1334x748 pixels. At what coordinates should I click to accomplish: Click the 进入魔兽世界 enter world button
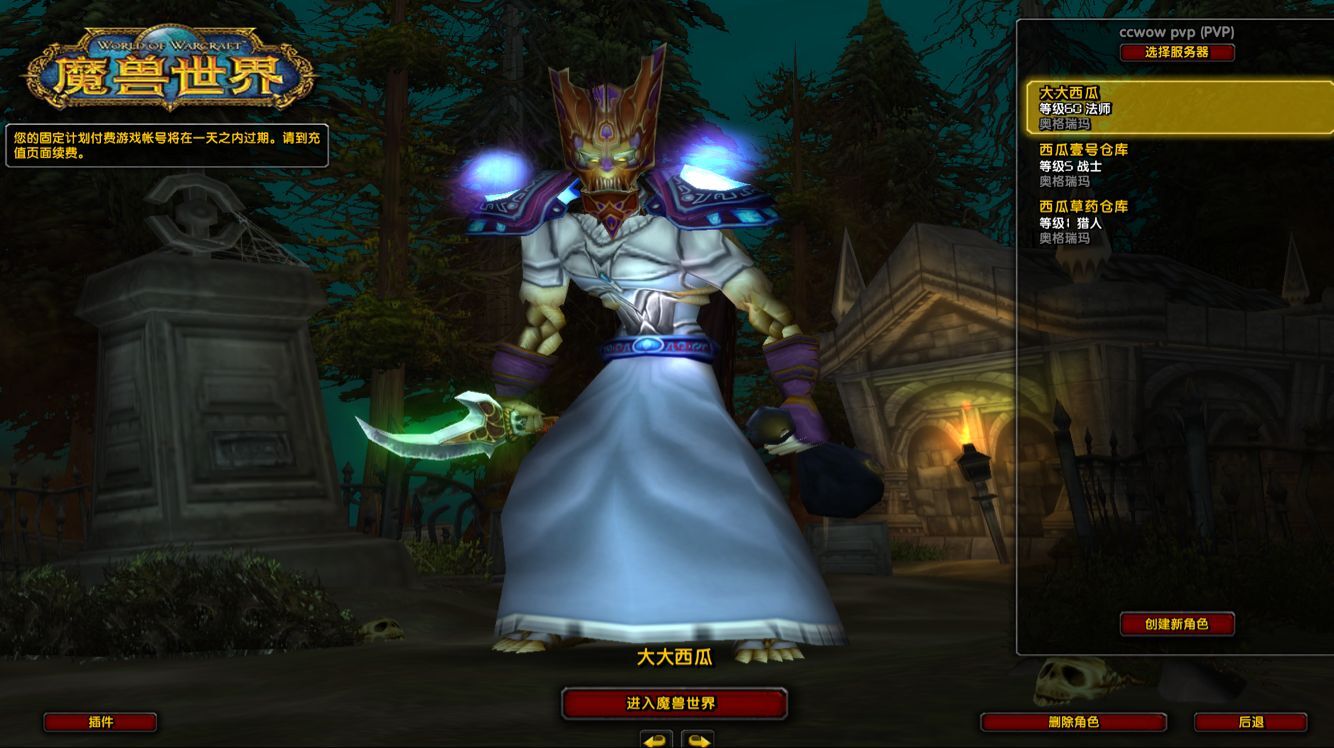point(673,704)
